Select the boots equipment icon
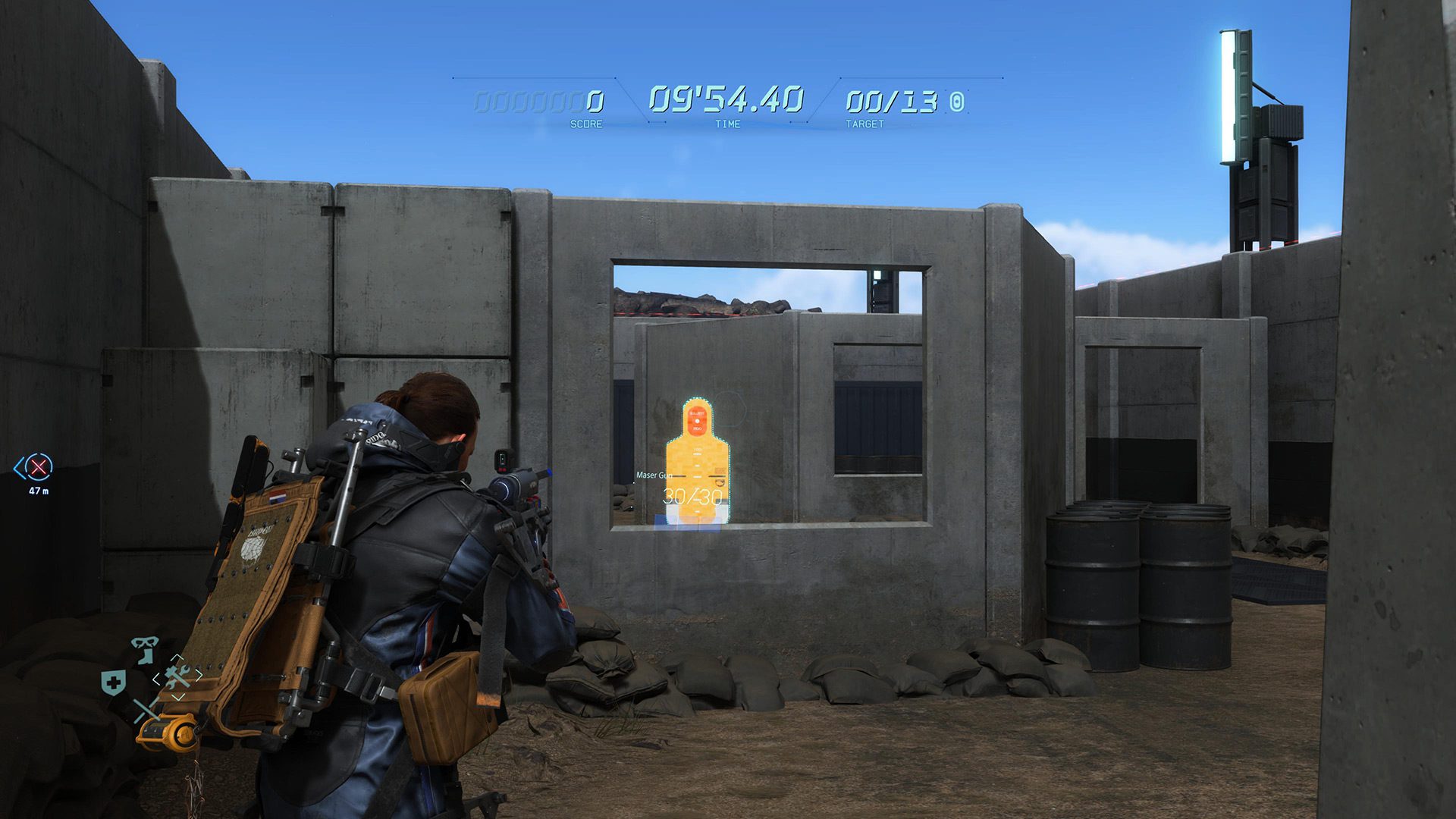Viewport: 1456px width, 819px height. point(146,658)
